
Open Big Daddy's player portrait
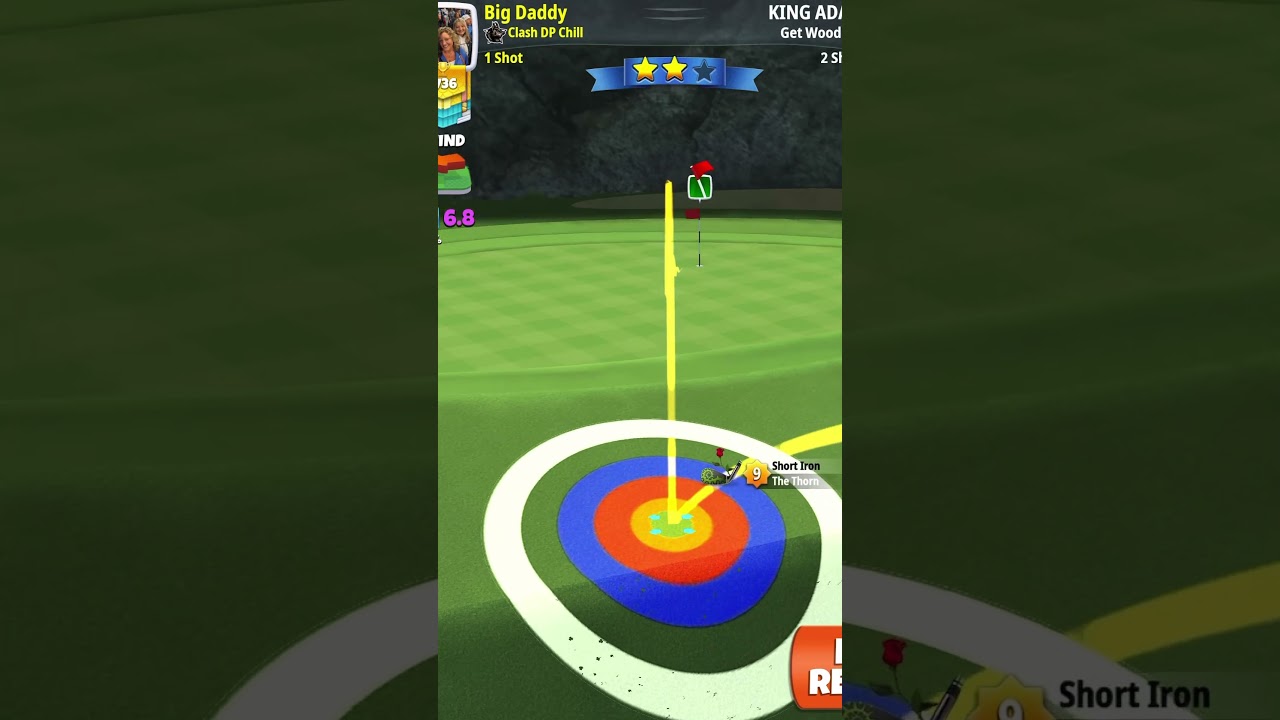(454, 35)
